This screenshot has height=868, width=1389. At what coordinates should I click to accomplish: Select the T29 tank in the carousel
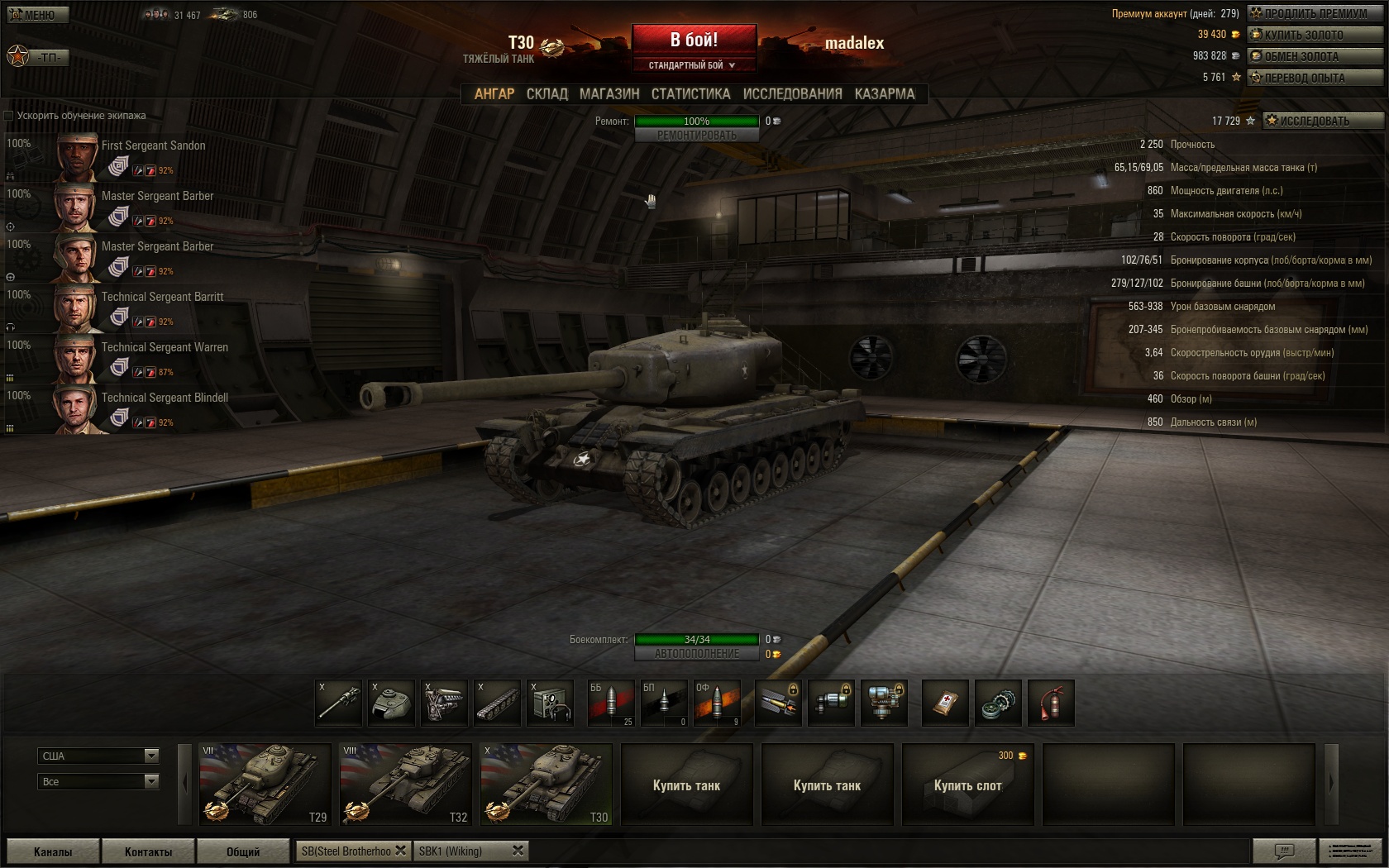[265, 784]
